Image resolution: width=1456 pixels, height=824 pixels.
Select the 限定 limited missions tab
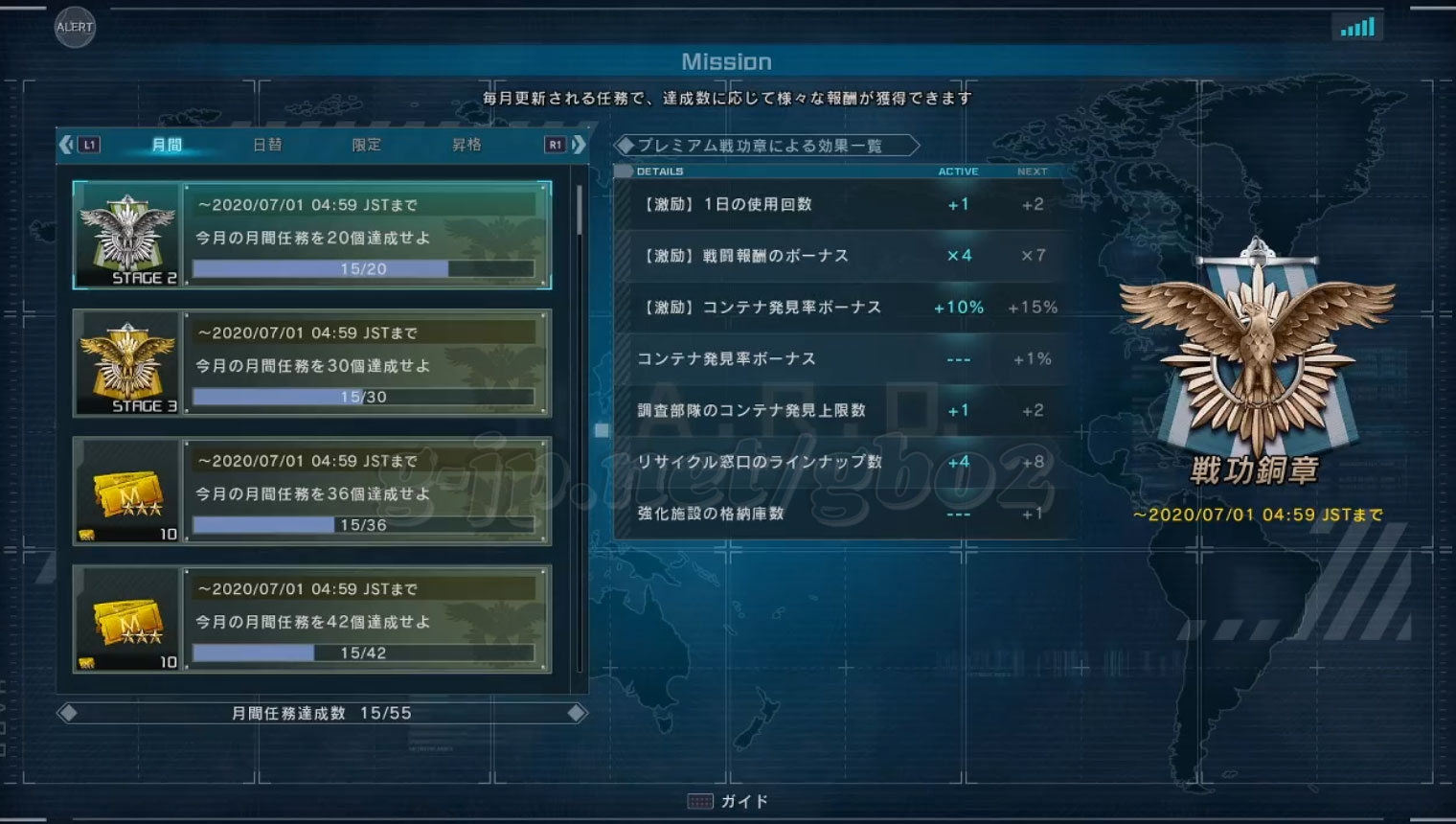click(367, 145)
